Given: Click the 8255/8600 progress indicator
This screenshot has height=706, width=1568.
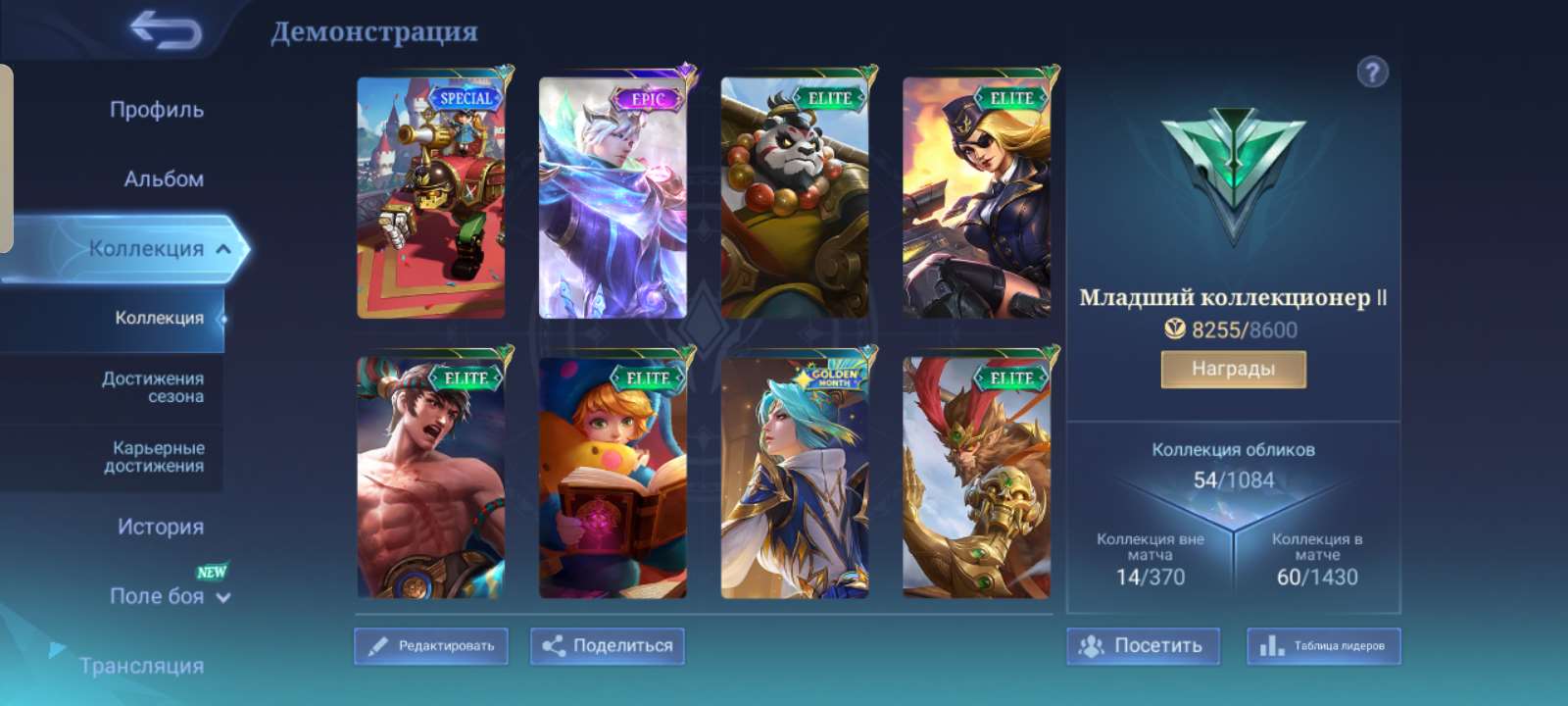Looking at the screenshot, I should click(x=1243, y=329).
